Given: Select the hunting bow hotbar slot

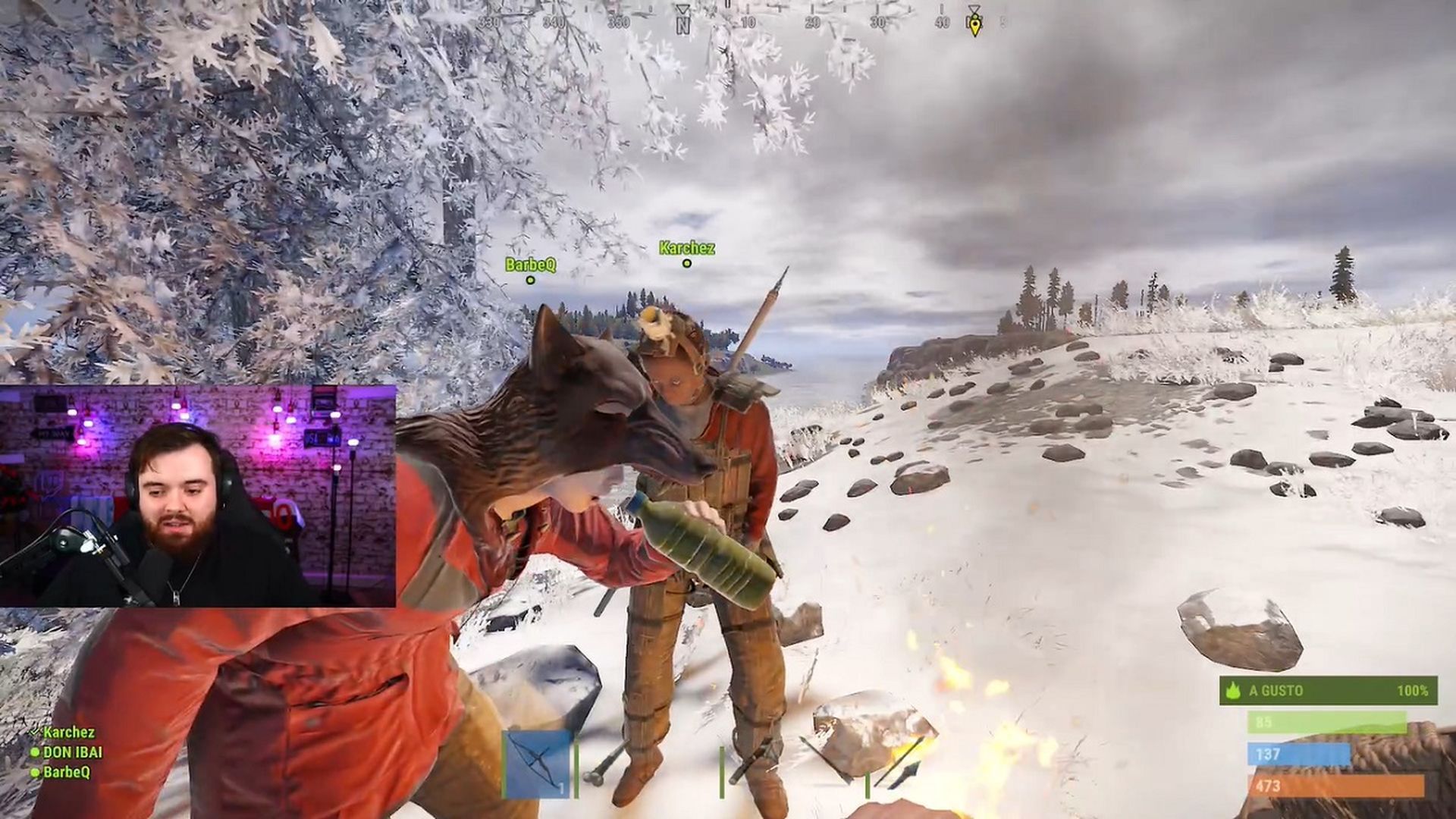Looking at the screenshot, I should point(538,764).
